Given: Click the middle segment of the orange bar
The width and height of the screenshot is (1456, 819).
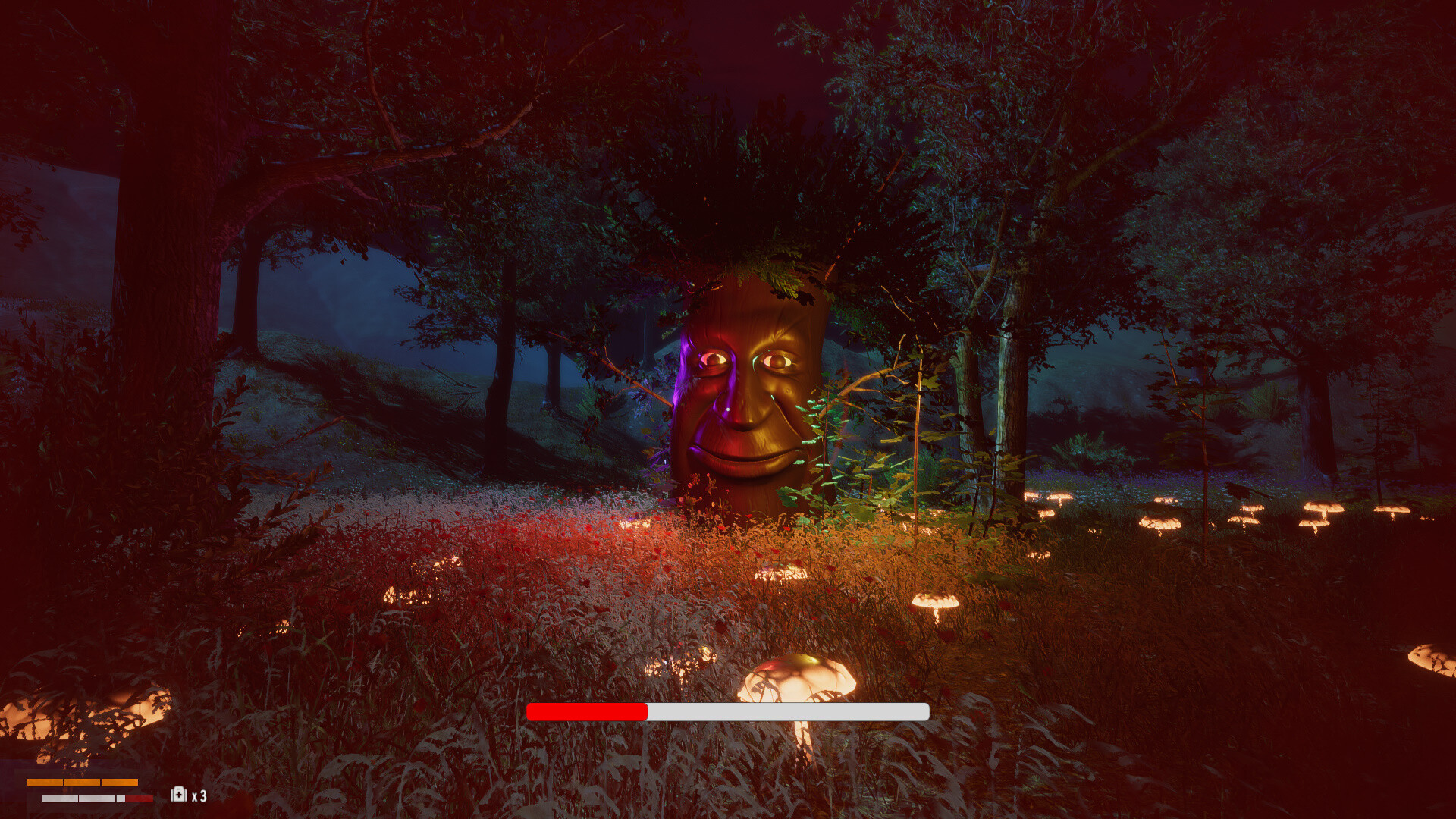Looking at the screenshot, I should click(x=82, y=782).
